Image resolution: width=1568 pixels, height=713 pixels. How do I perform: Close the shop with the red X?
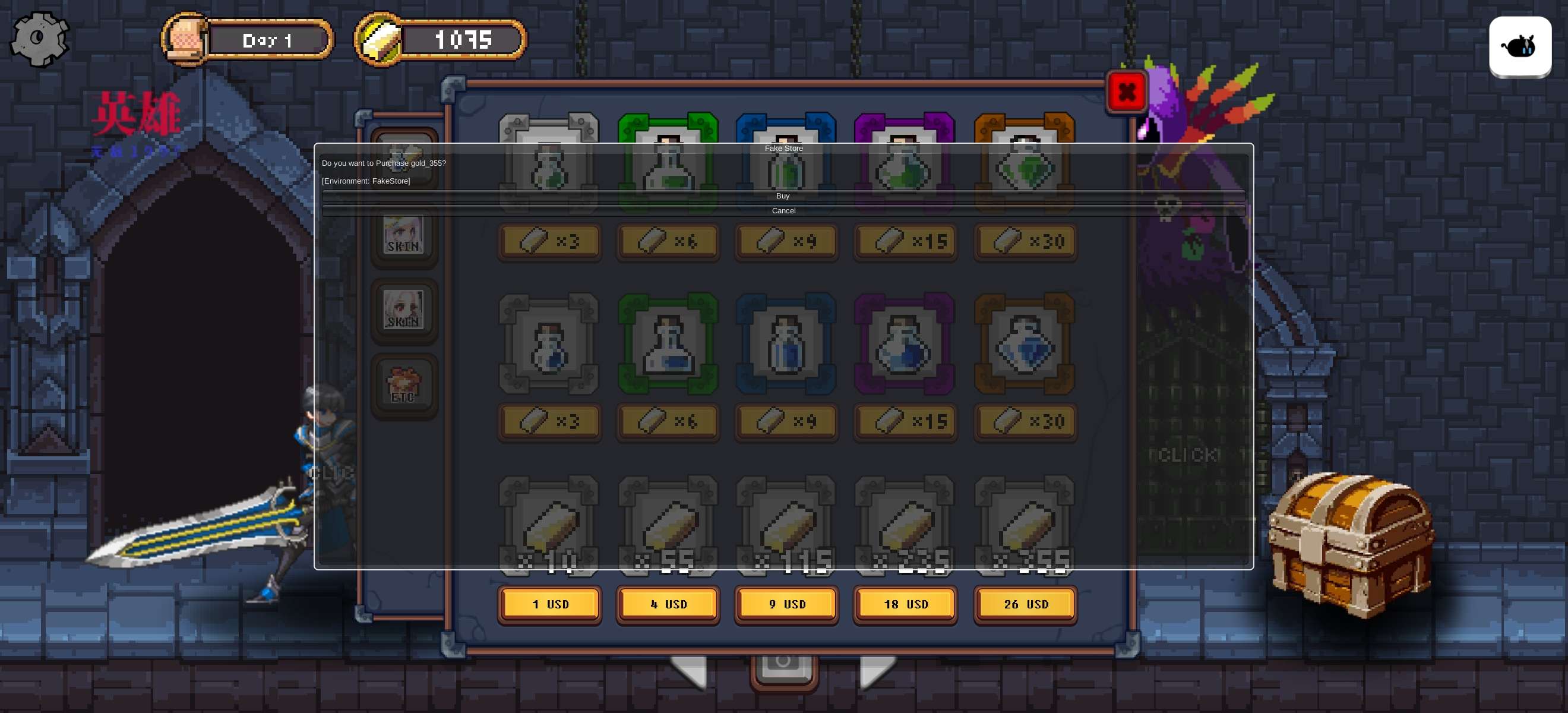coord(1126,92)
